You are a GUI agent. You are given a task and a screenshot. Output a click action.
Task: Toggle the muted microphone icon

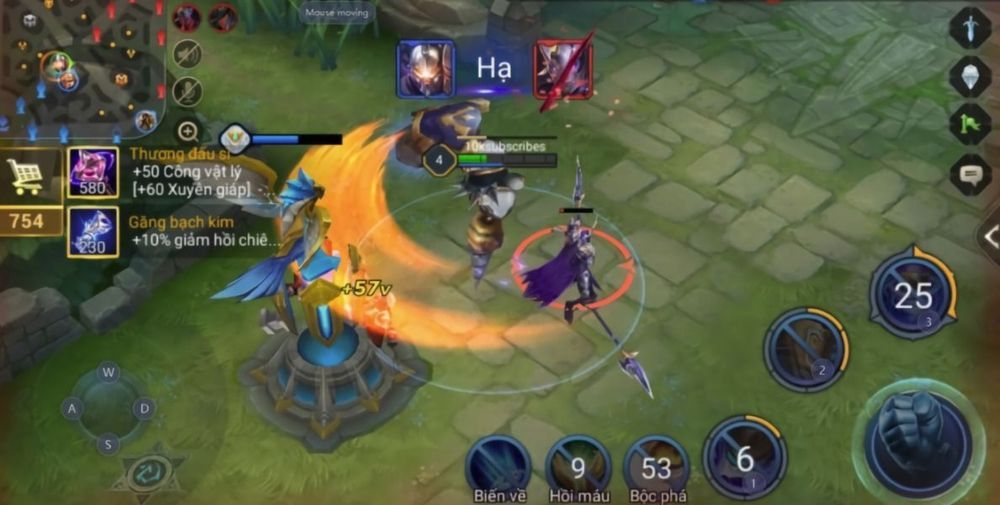(x=187, y=92)
